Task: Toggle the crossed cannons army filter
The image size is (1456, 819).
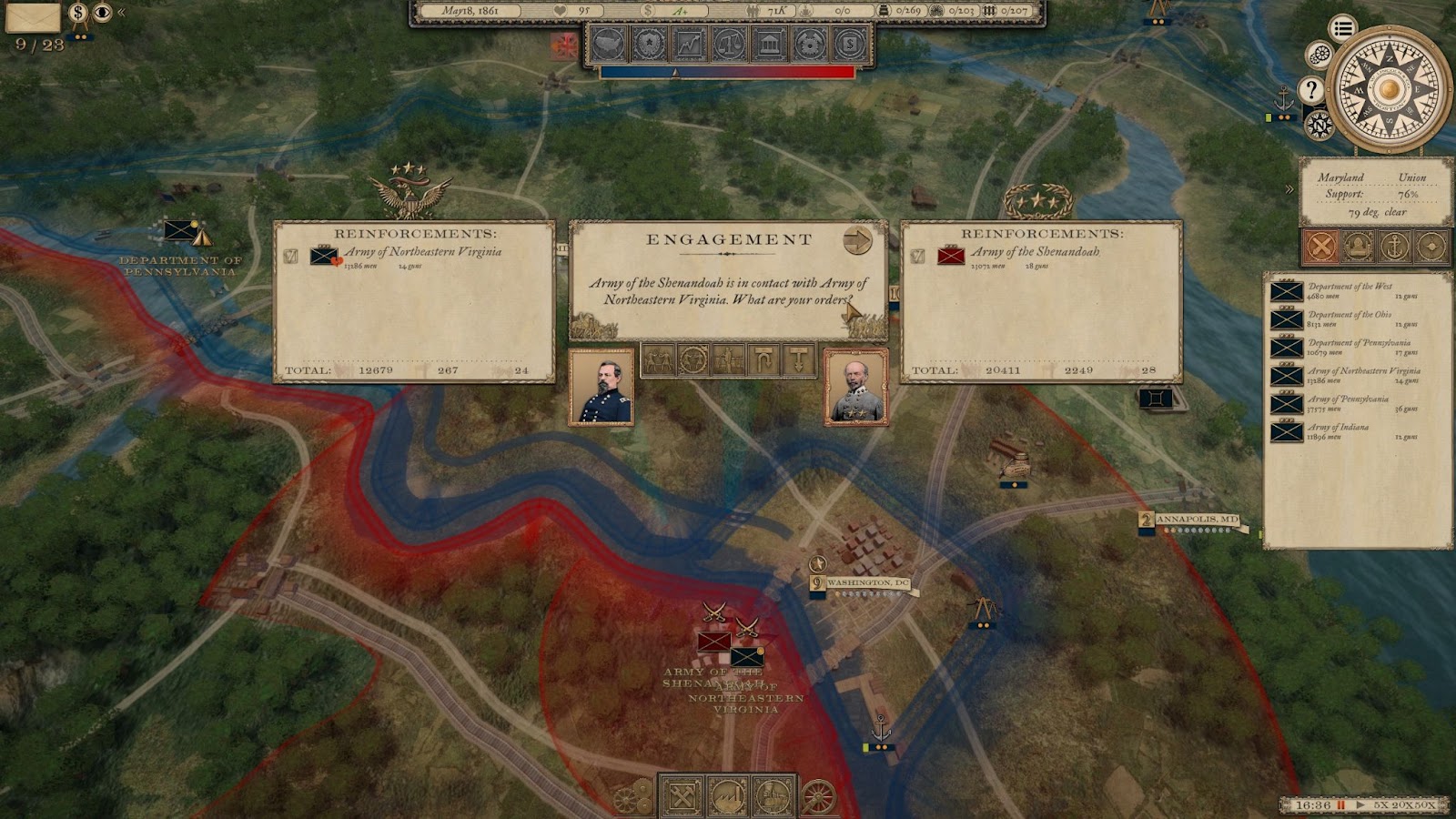Action: (1321, 246)
